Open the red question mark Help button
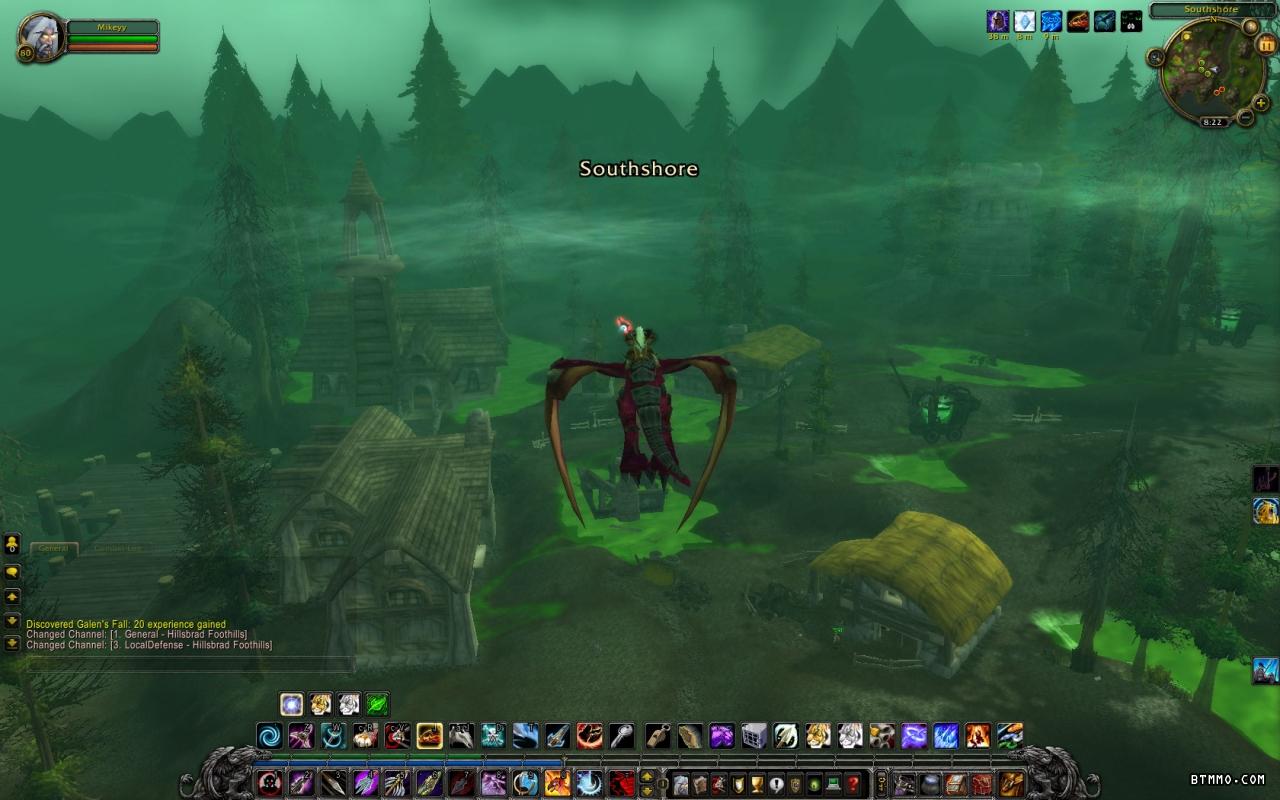 coord(852,784)
